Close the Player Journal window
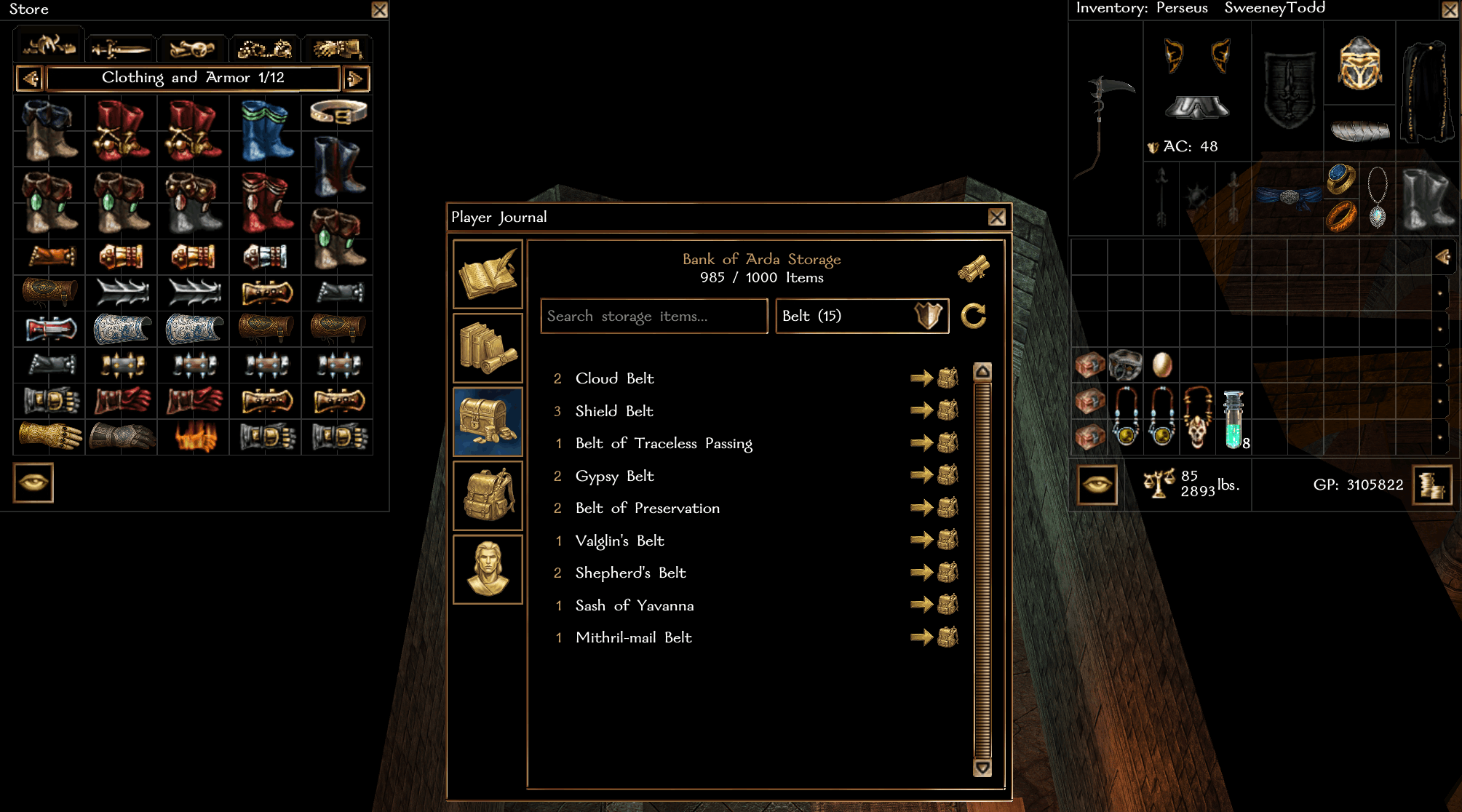The image size is (1462, 812). 996,217
